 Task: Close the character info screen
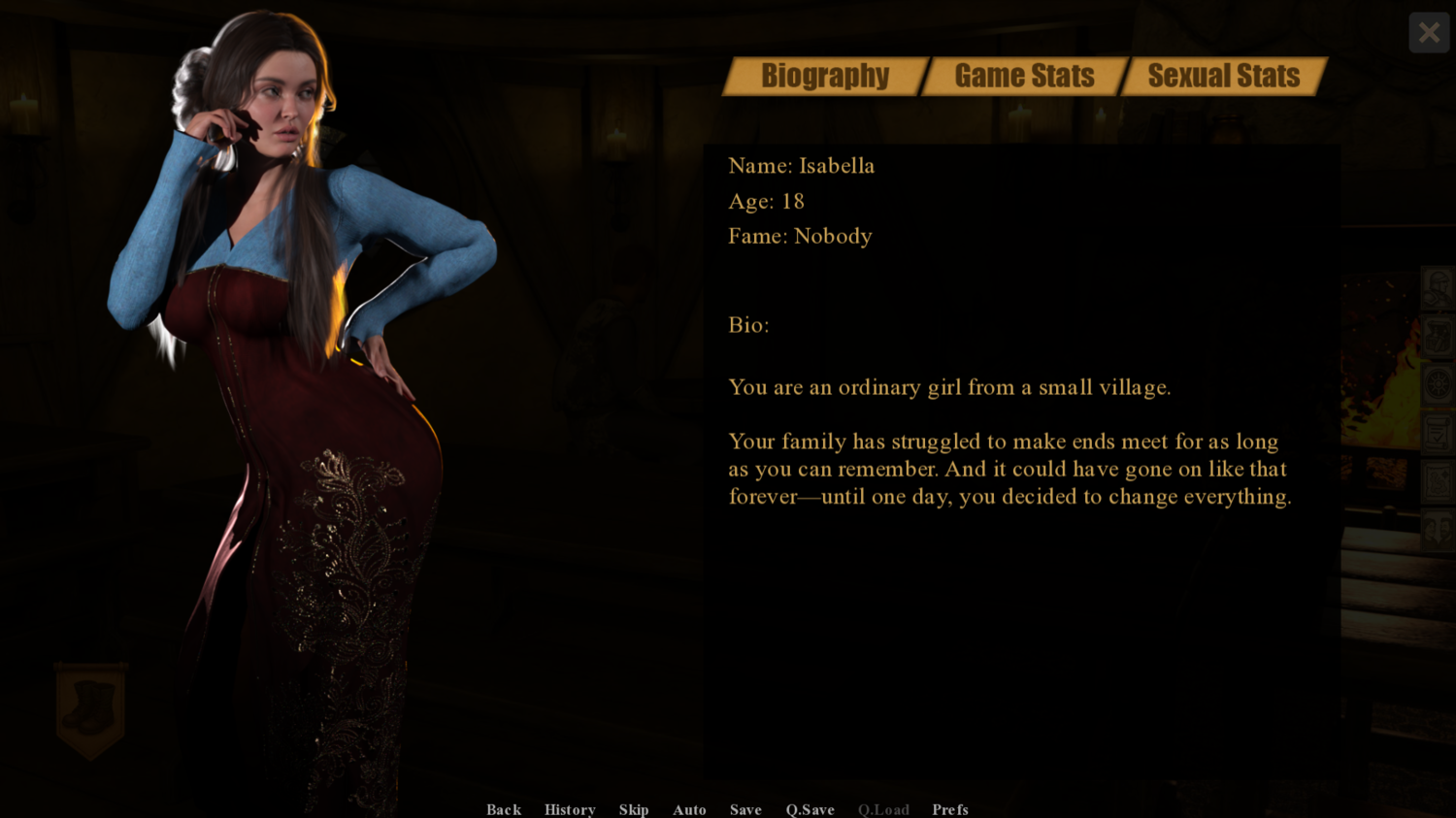(x=1429, y=33)
